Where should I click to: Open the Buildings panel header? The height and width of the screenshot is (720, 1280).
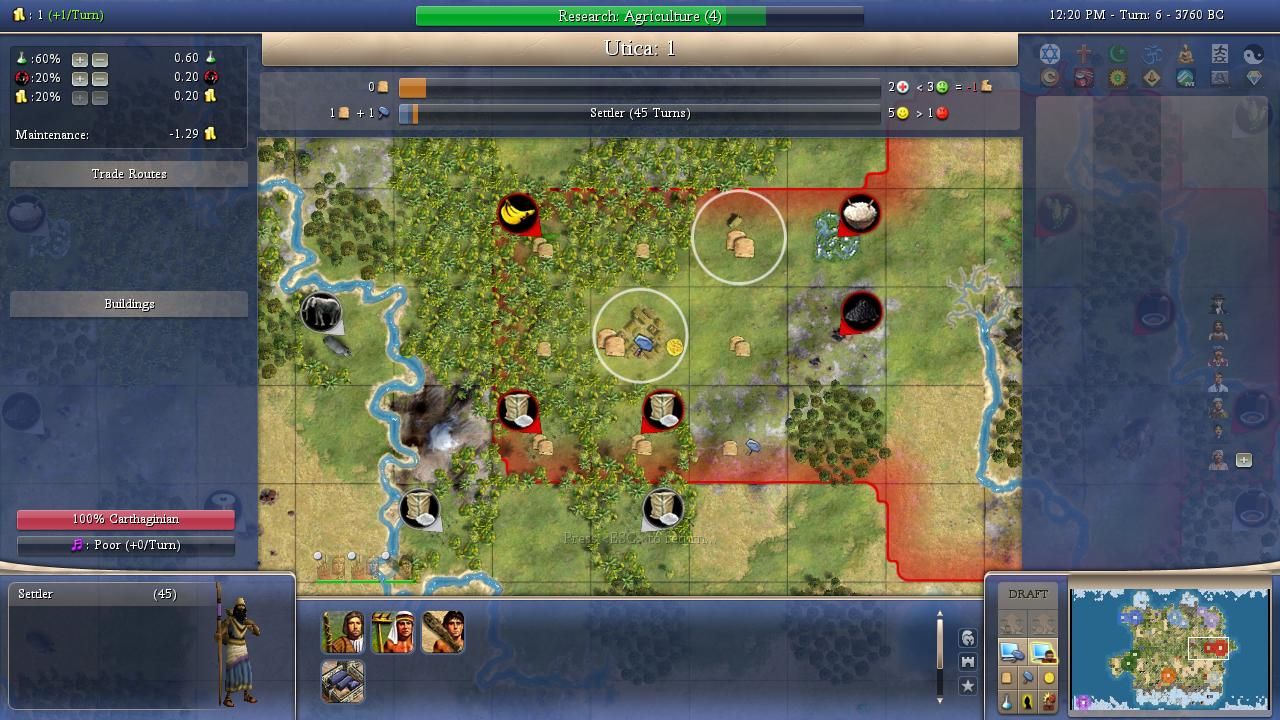coord(129,304)
